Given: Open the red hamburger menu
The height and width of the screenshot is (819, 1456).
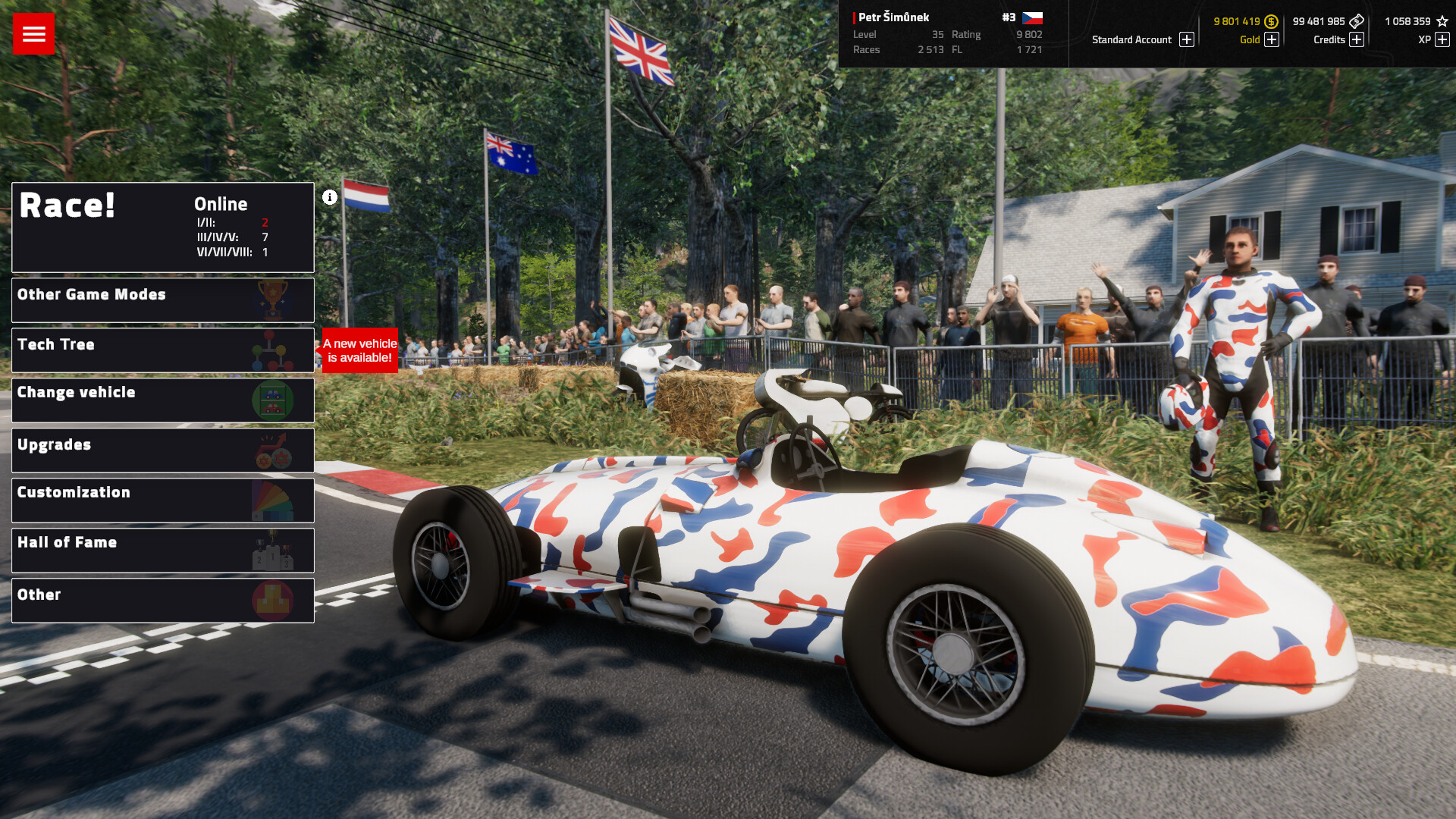Looking at the screenshot, I should pyautogui.click(x=33, y=33).
